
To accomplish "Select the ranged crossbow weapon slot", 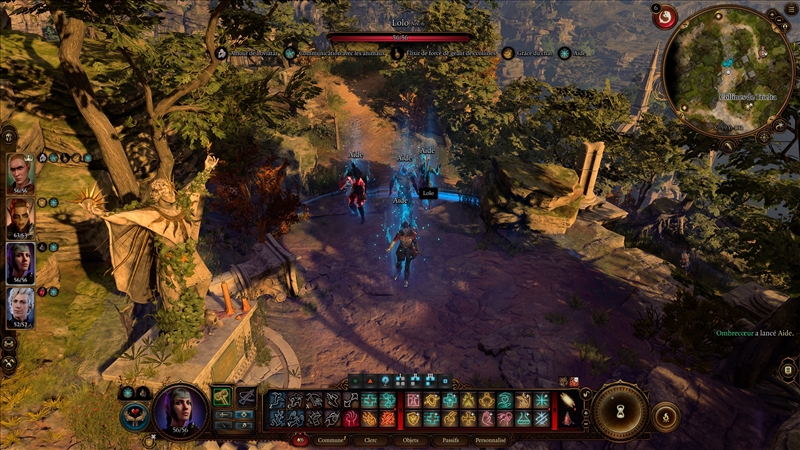I will click(245, 397).
